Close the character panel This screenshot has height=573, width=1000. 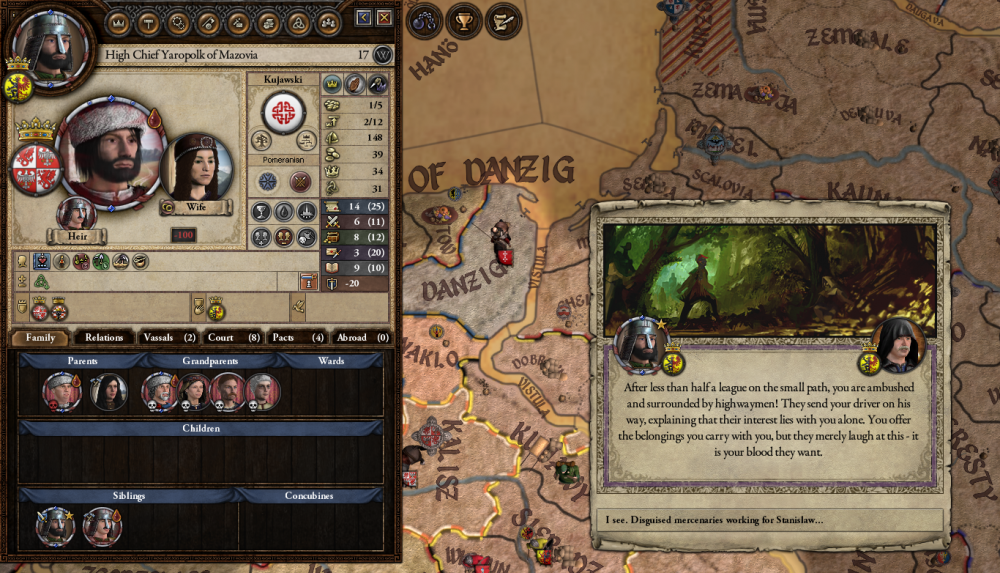pos(384,18)
